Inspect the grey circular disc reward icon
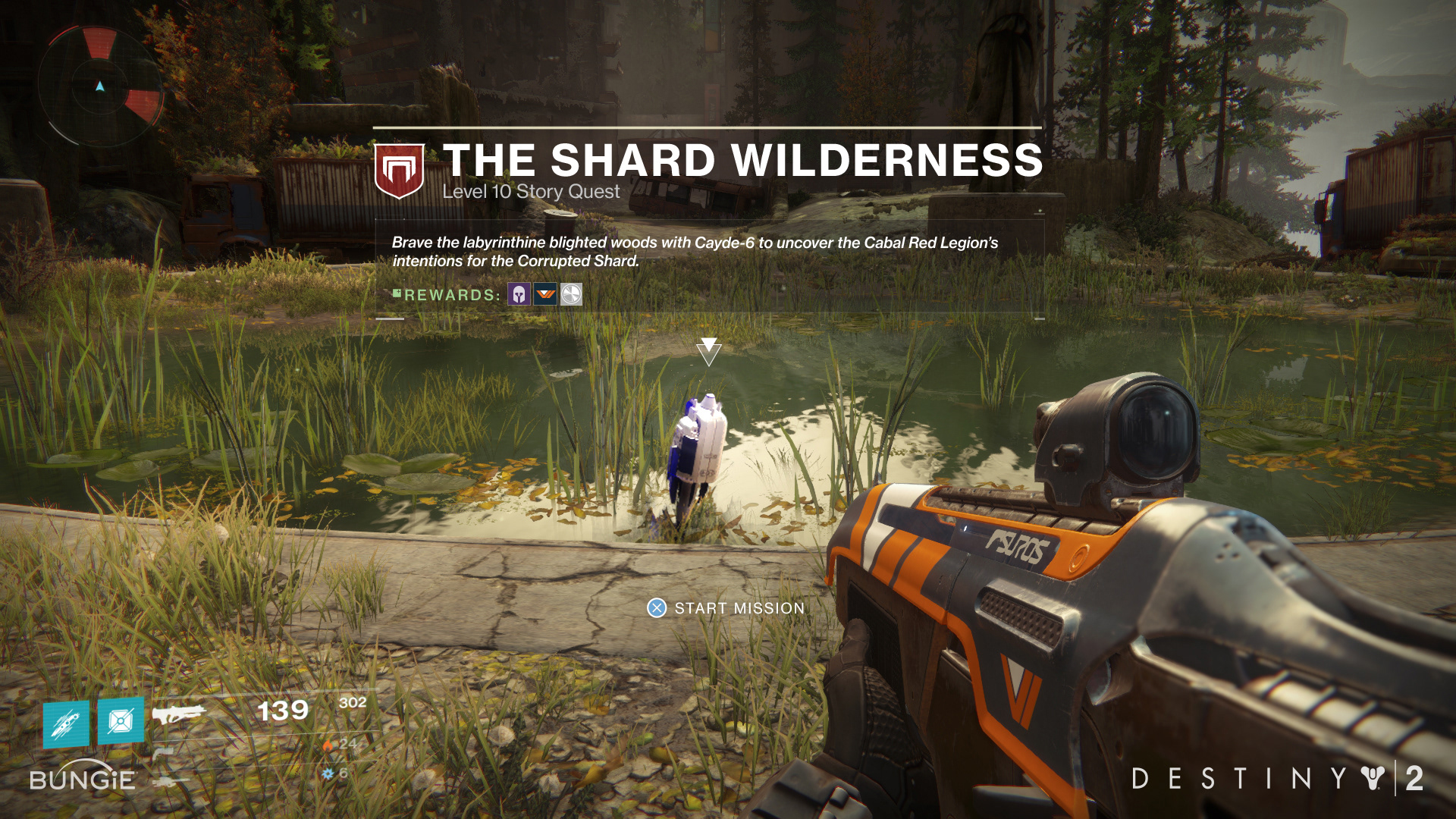 point(571,294)
